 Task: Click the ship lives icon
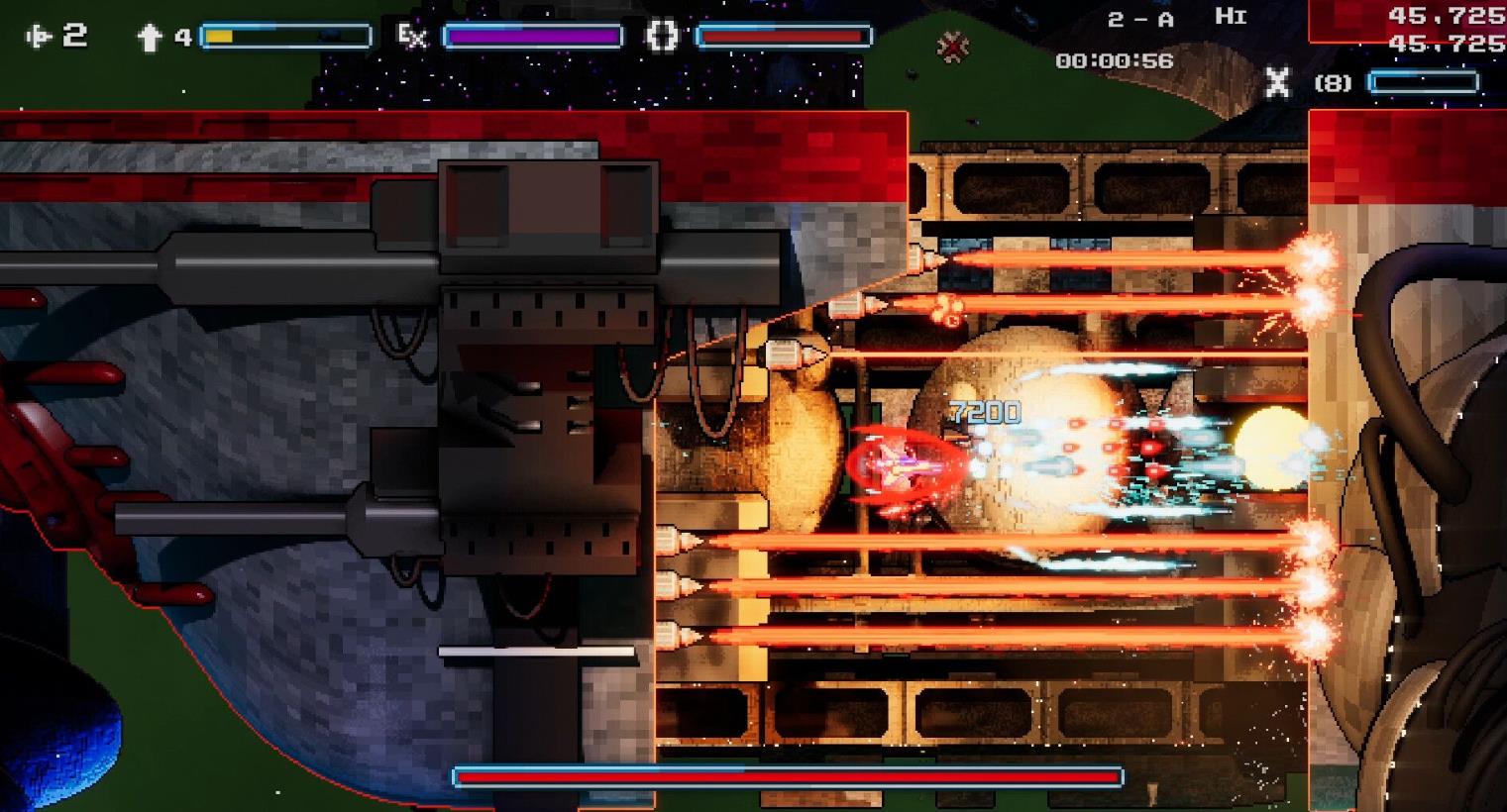pyautogui.click(x=40, y=37)
